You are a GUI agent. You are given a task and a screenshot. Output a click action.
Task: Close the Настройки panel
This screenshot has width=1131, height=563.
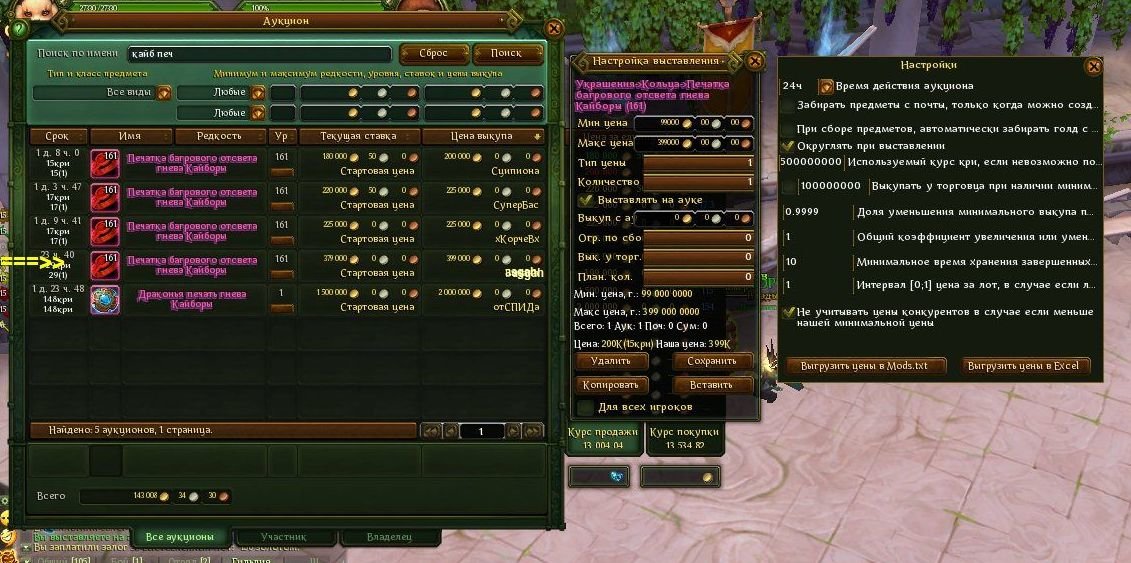coord(1093,66)
